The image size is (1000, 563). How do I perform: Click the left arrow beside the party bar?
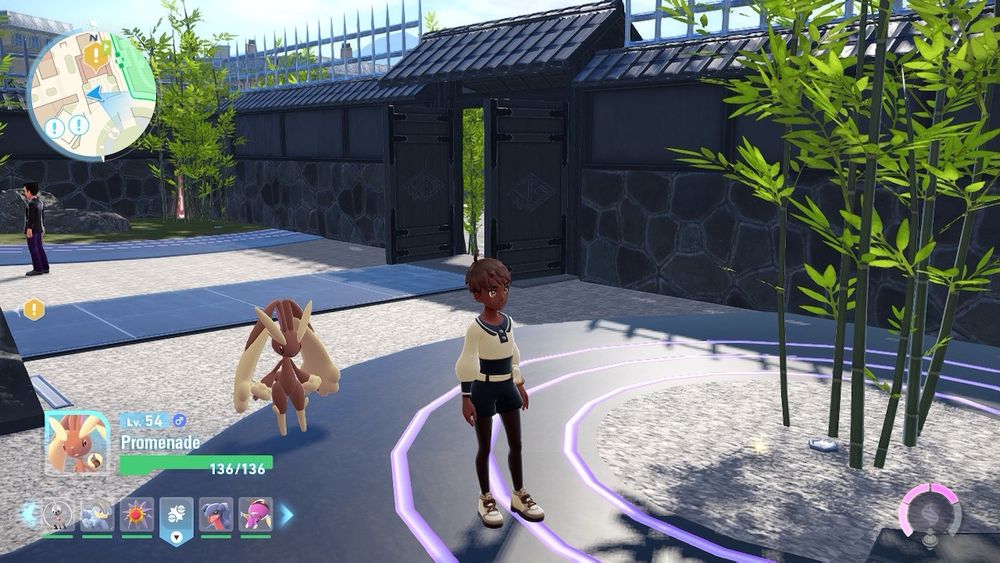(x=28, y=515)
